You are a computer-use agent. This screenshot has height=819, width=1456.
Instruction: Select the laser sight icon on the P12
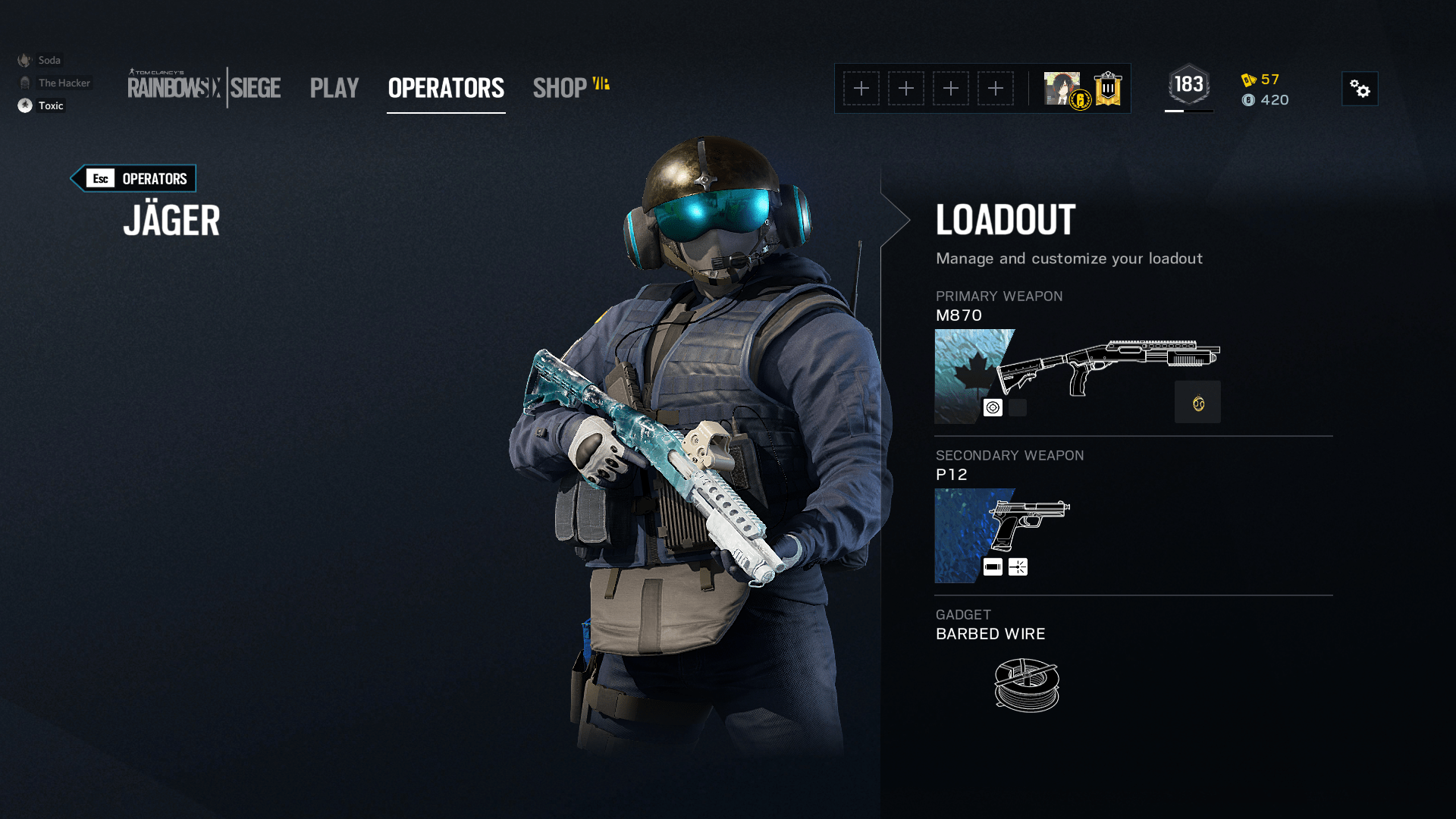(x=1018, y=566)
